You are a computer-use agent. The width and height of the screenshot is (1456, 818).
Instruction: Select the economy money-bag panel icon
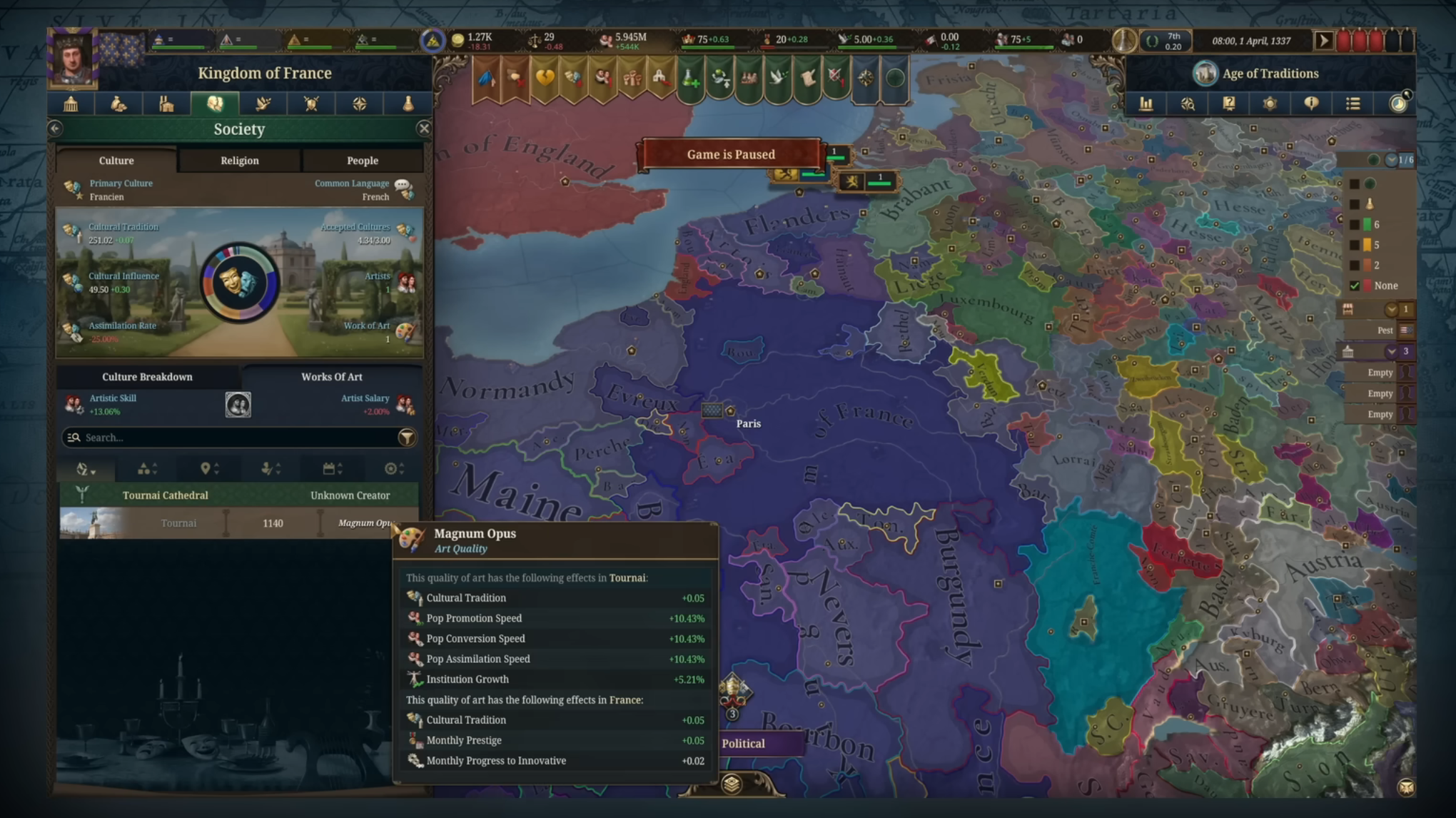click(x=118, y=103)
